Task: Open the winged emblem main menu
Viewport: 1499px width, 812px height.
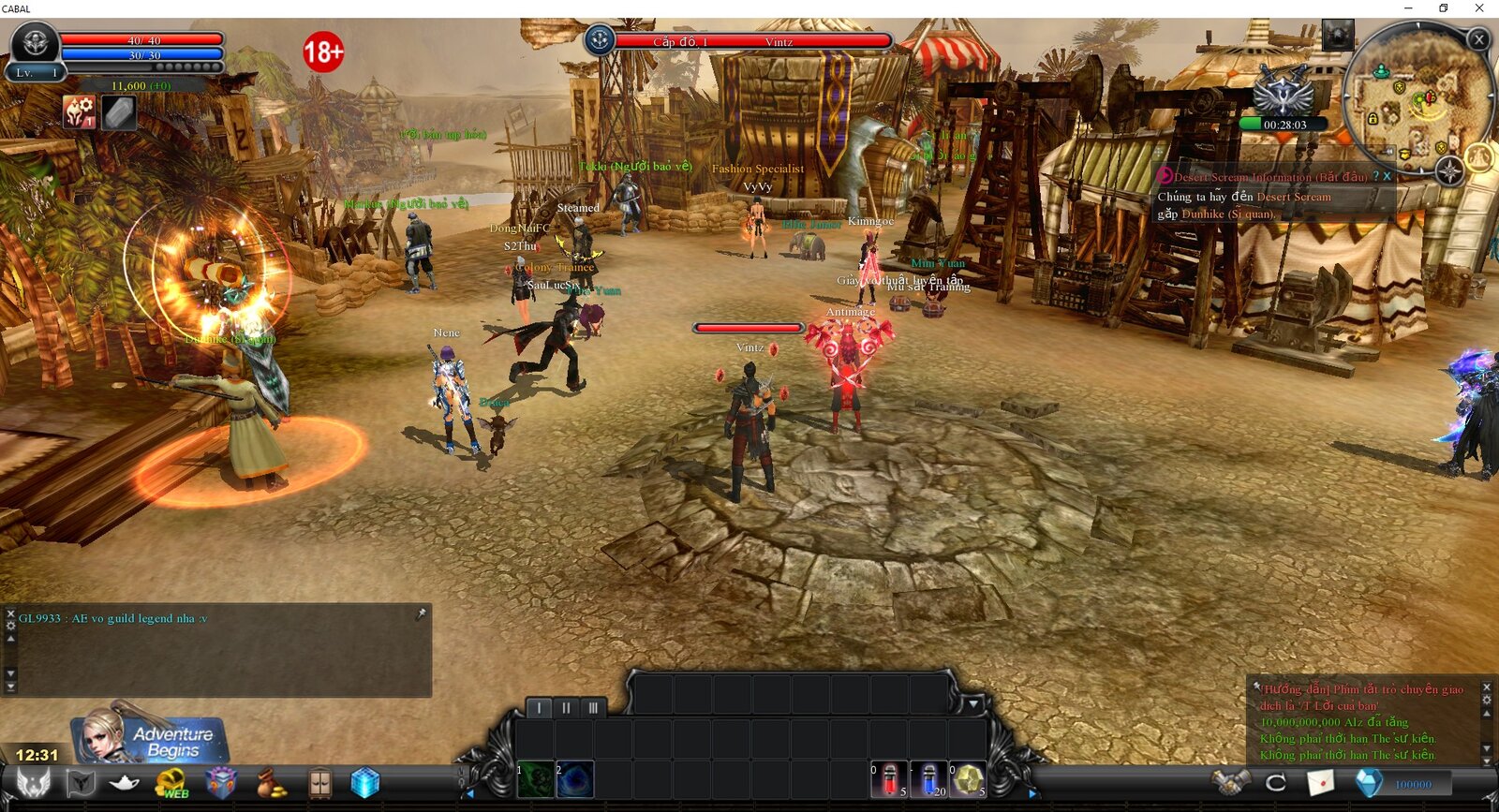Action: [34, 783]
